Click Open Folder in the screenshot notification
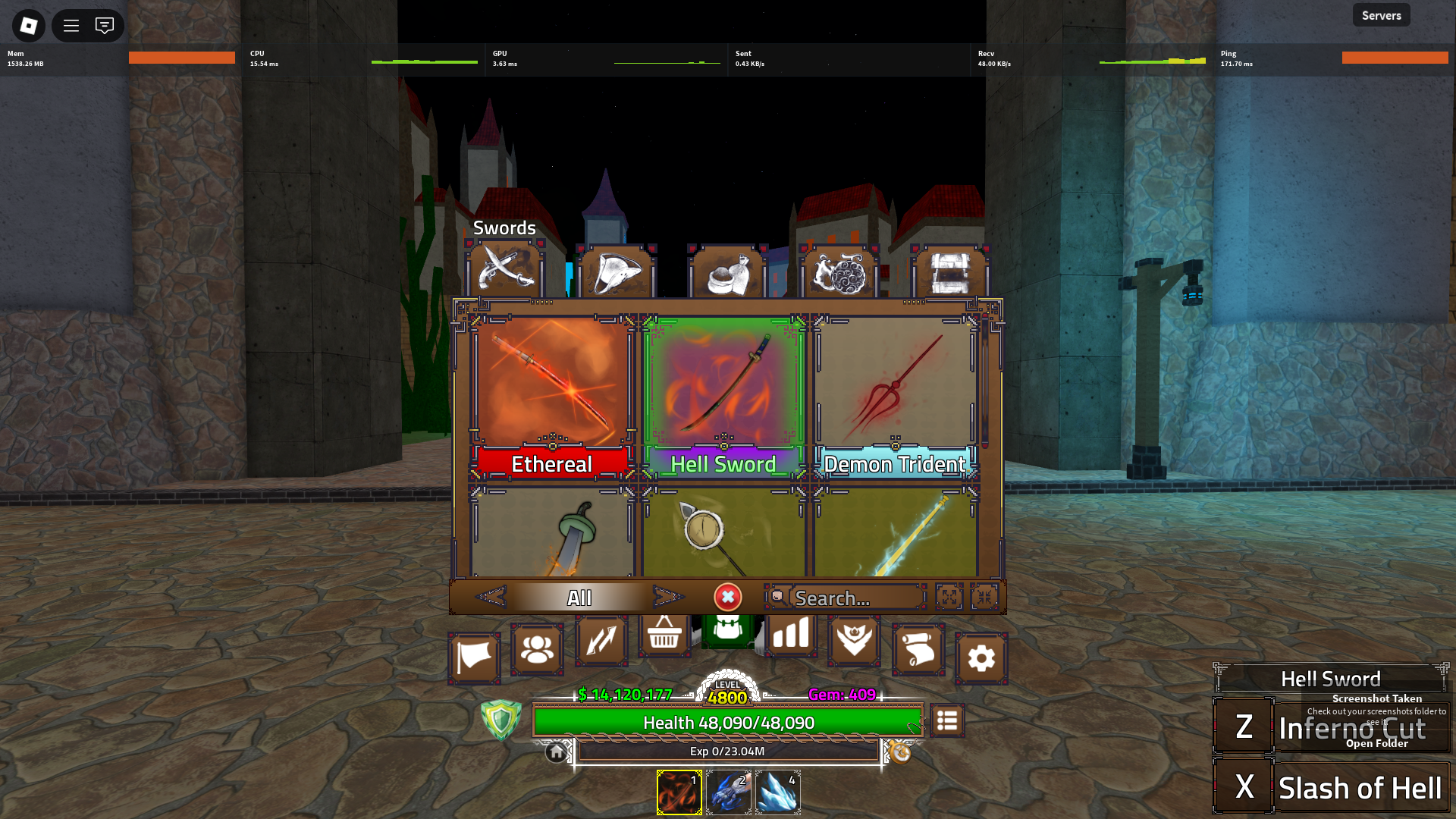This screenshot has width=1456, height=819. click(x=1376, y=744)
